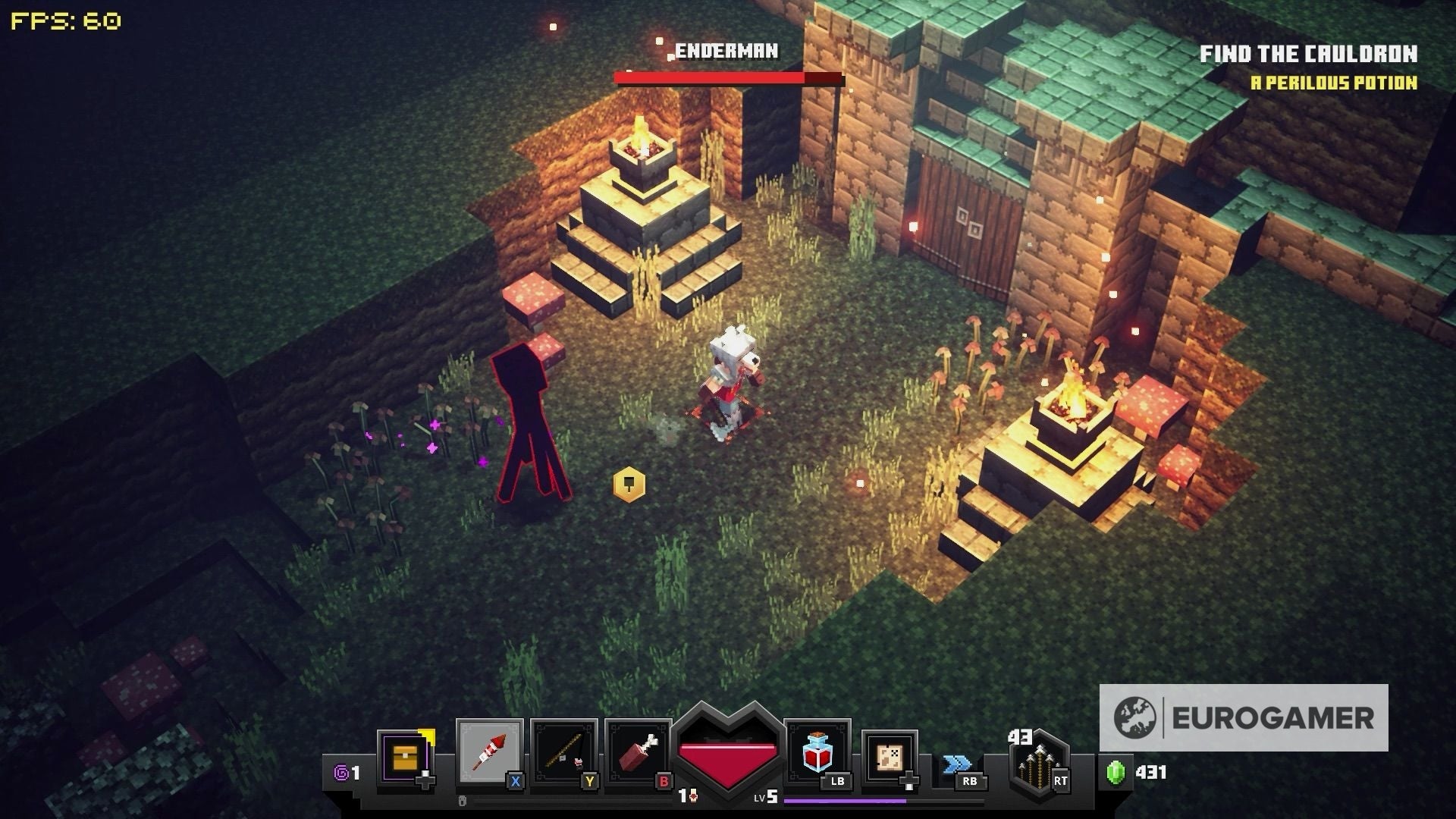Click the ENDERMAN name label
Image resolution: width=1456 pixels, height=819 pixels.
[726, 52]
